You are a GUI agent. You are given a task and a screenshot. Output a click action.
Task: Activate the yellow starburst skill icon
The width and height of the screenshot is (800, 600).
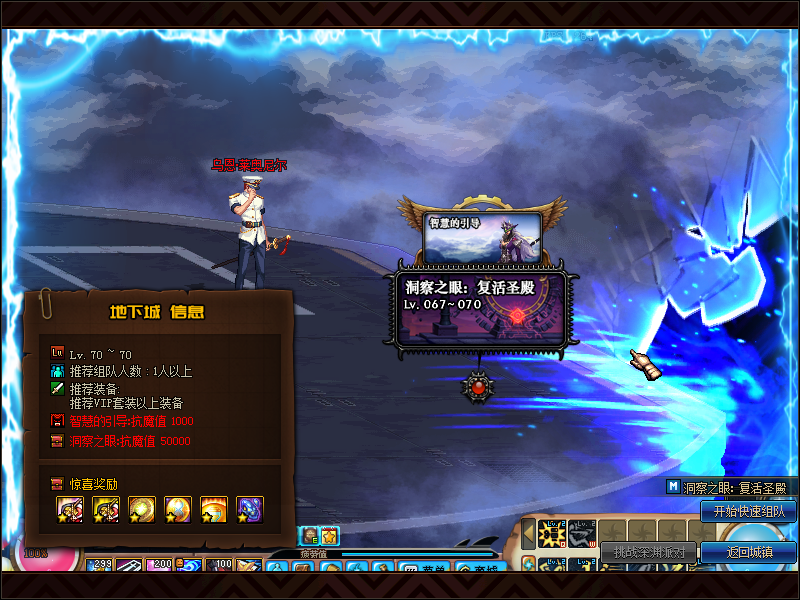[552, 535]
